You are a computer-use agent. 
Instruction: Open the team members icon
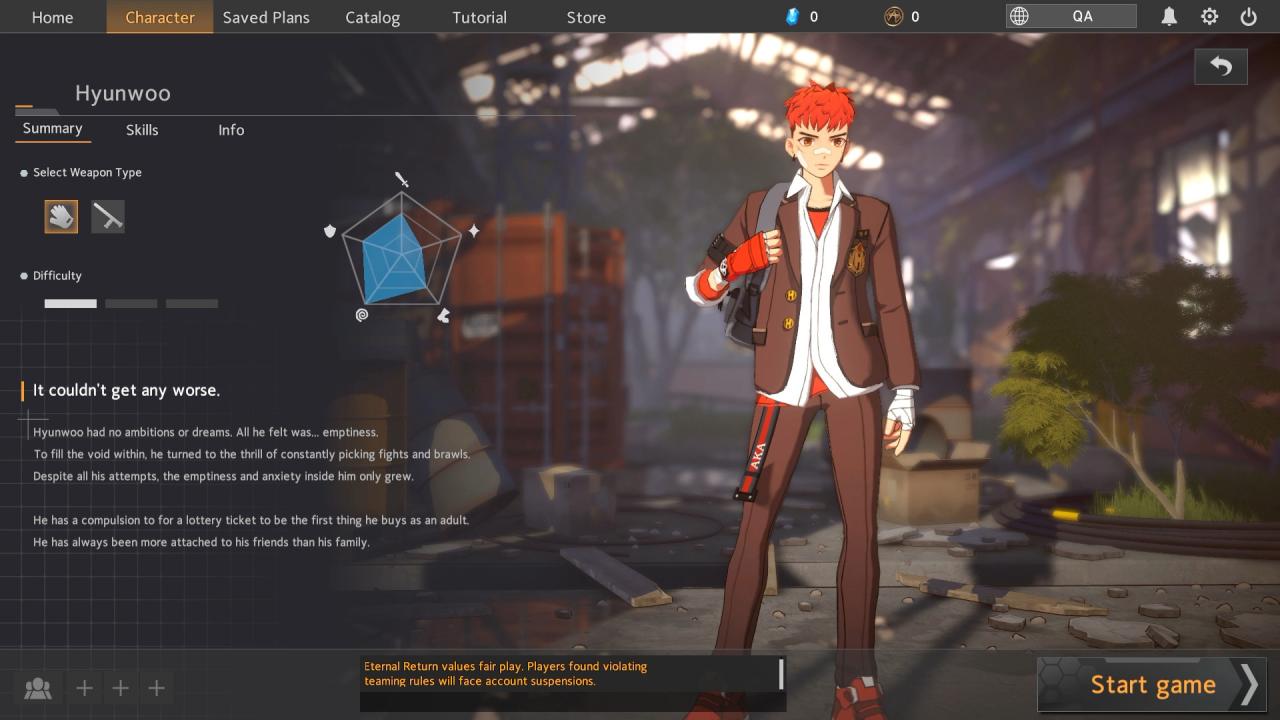click(x=38, y=688)
